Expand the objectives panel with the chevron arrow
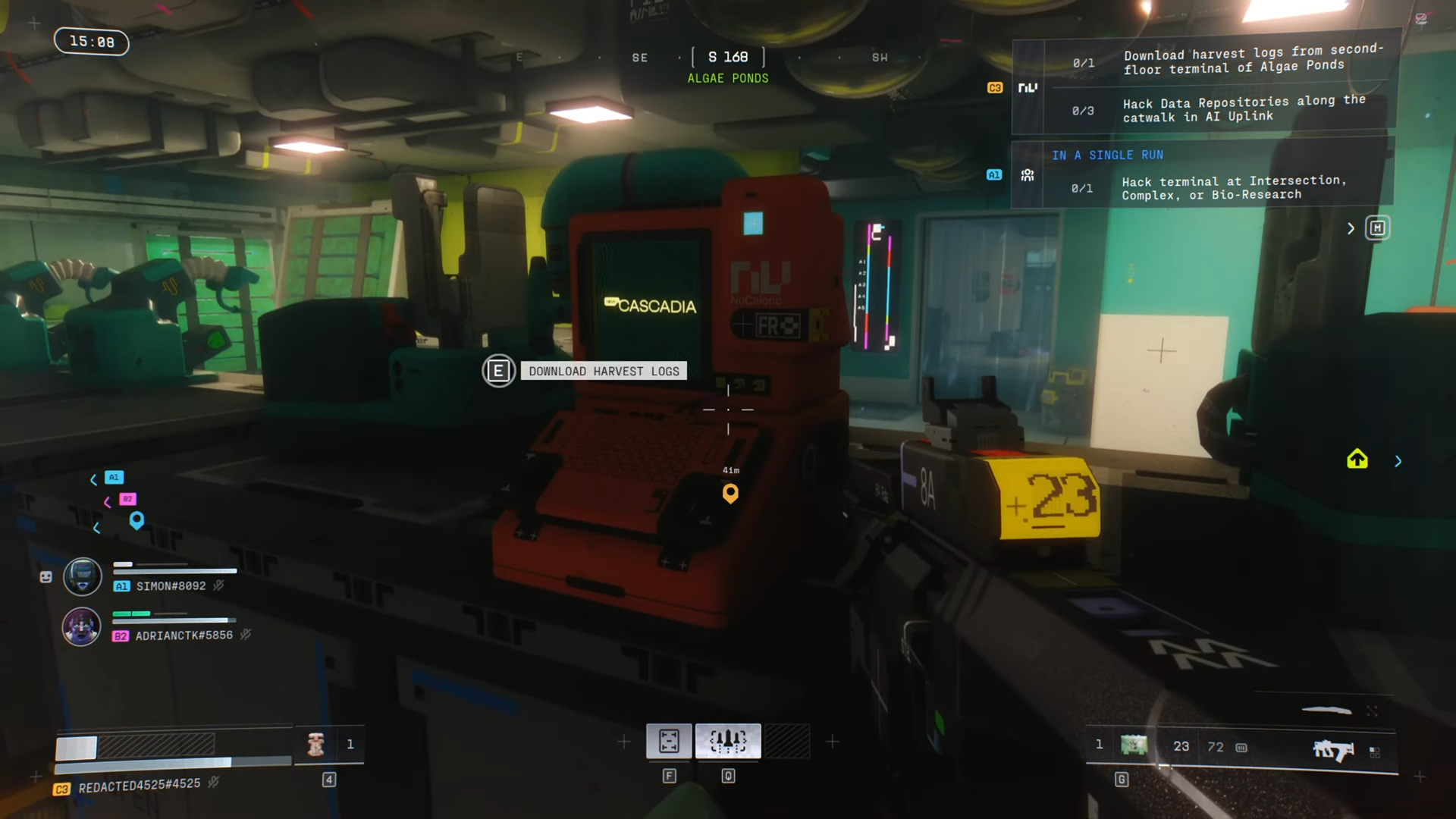This screenshot has width=1456, height=819. click(1351, 228)
